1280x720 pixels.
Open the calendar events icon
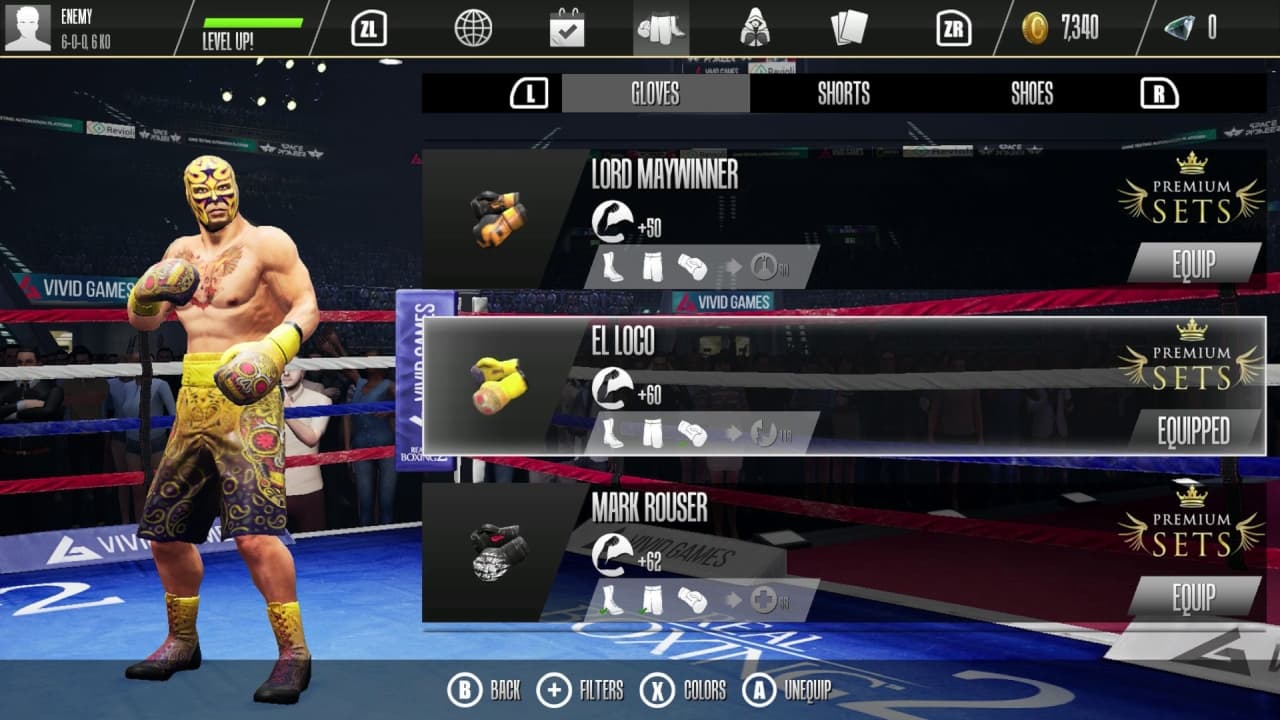[566, 29]
